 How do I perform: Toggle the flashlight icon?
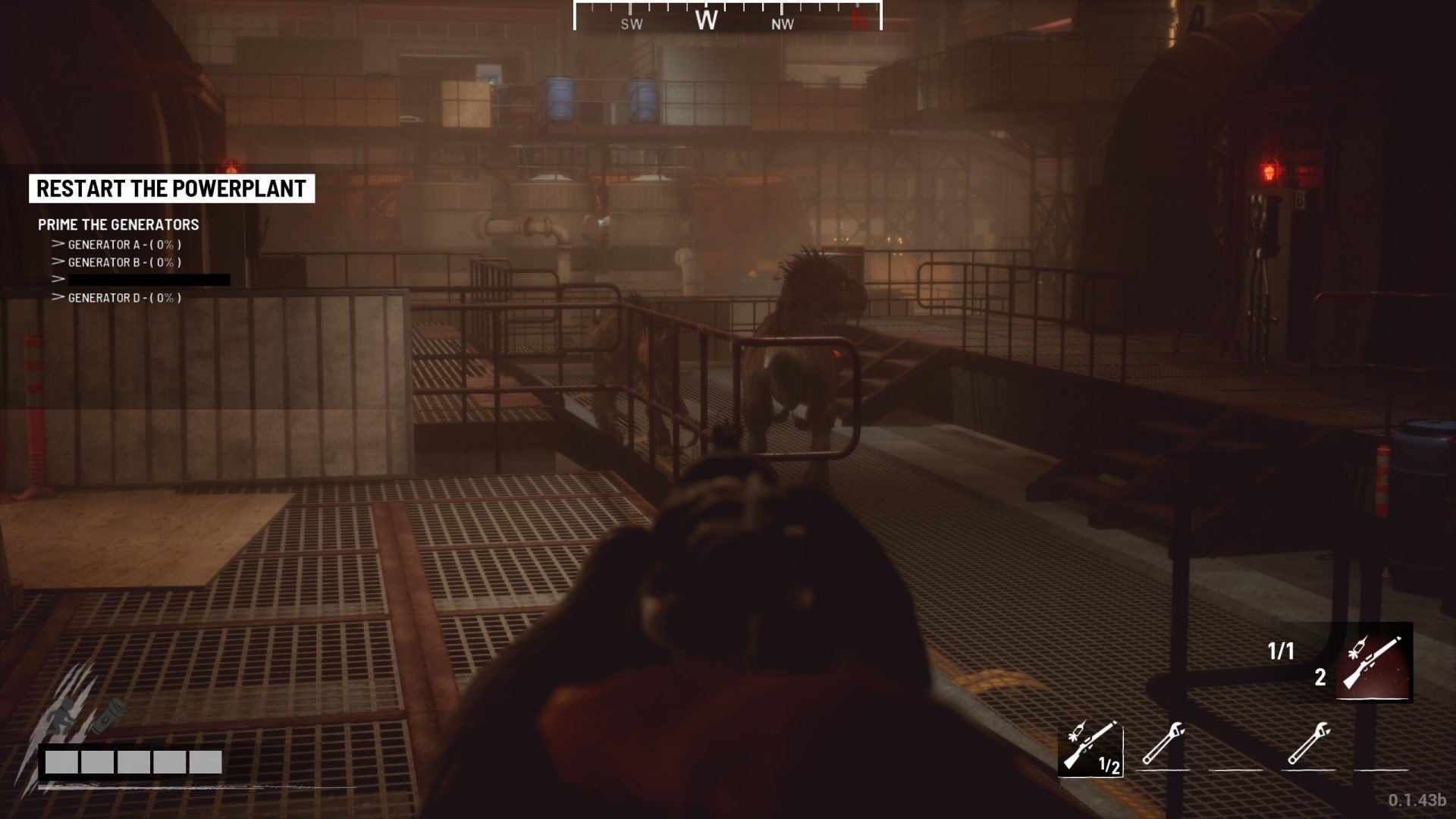click(108, 716)
